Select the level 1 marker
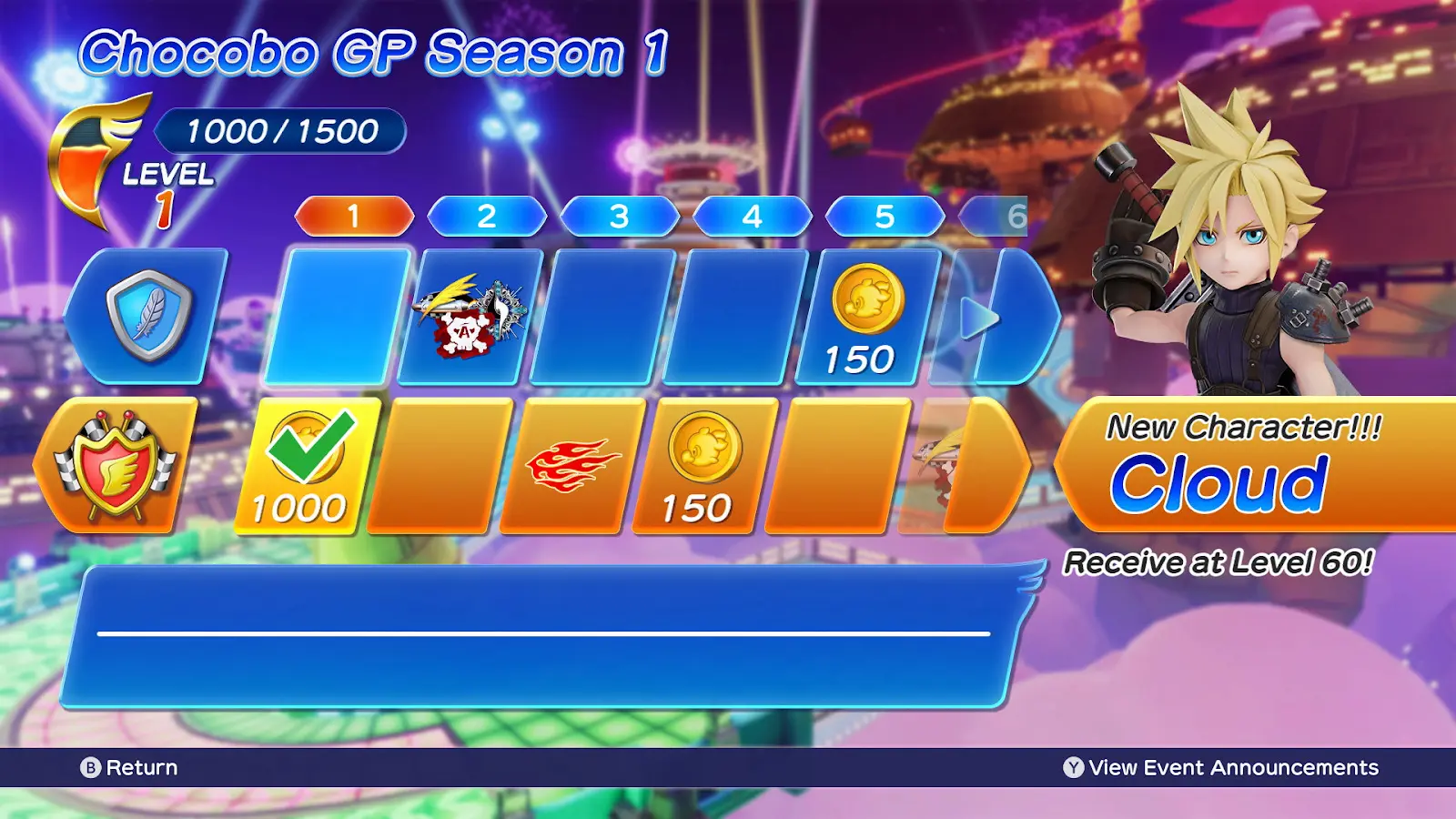 point(354,217)
